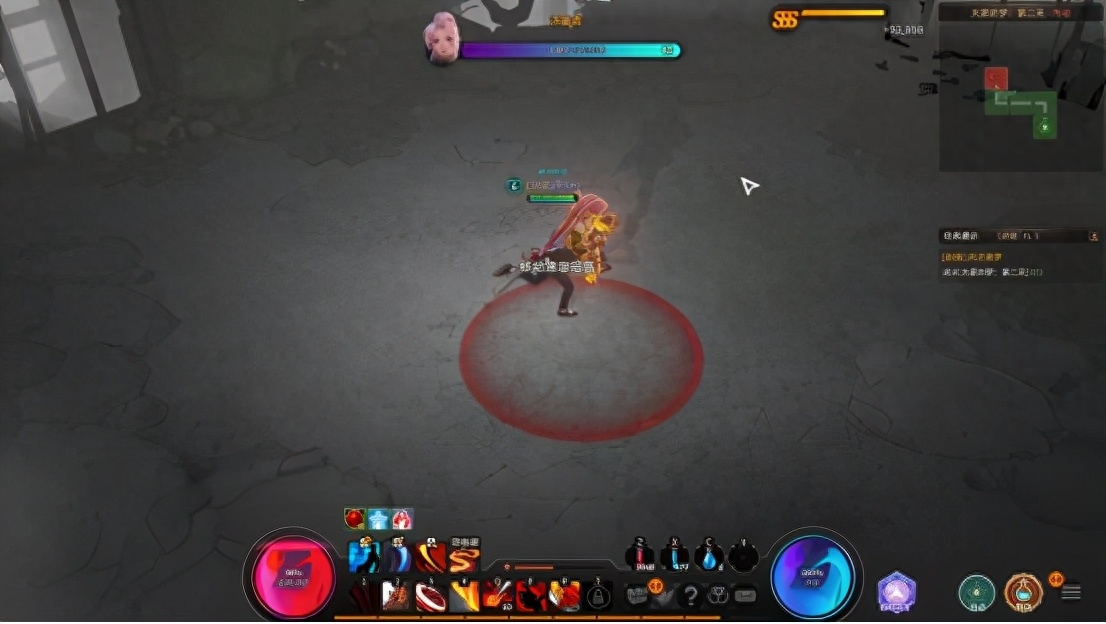Activate the purple hexagon crystal icon

click(x=897, y=592)
